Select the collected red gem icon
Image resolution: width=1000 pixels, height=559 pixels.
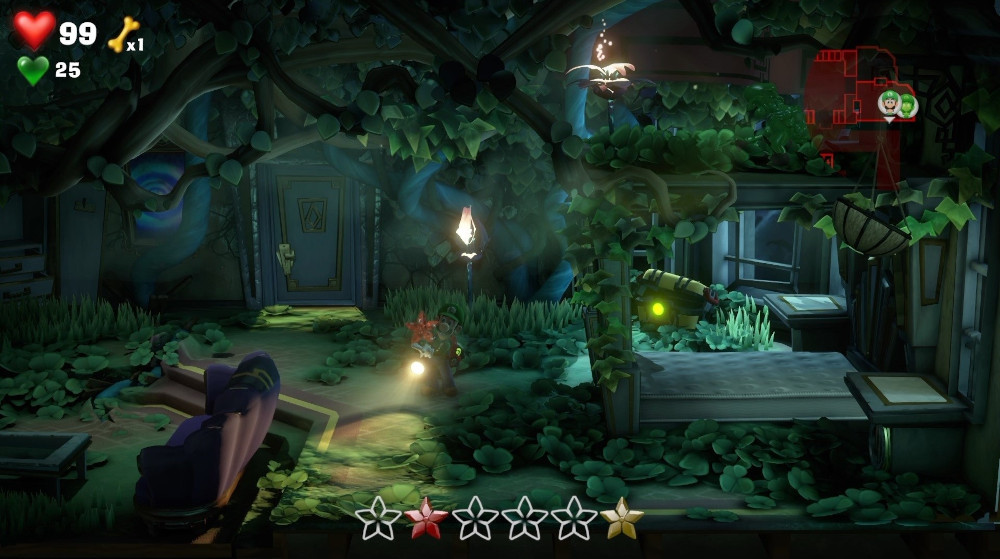pyautogui.click(x=427, y=517)
